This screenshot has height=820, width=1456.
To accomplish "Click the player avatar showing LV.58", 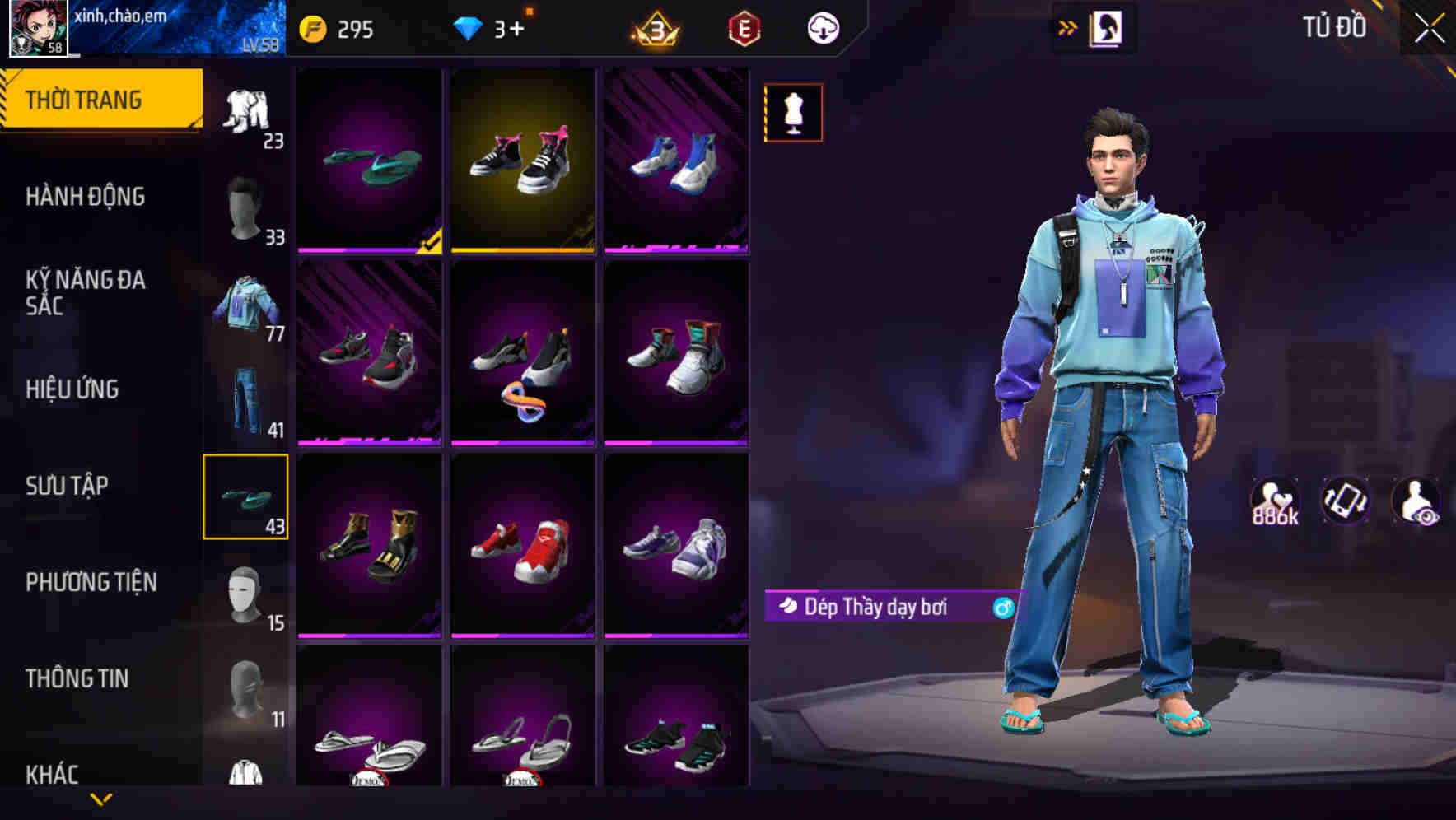I will click(36, 30).
